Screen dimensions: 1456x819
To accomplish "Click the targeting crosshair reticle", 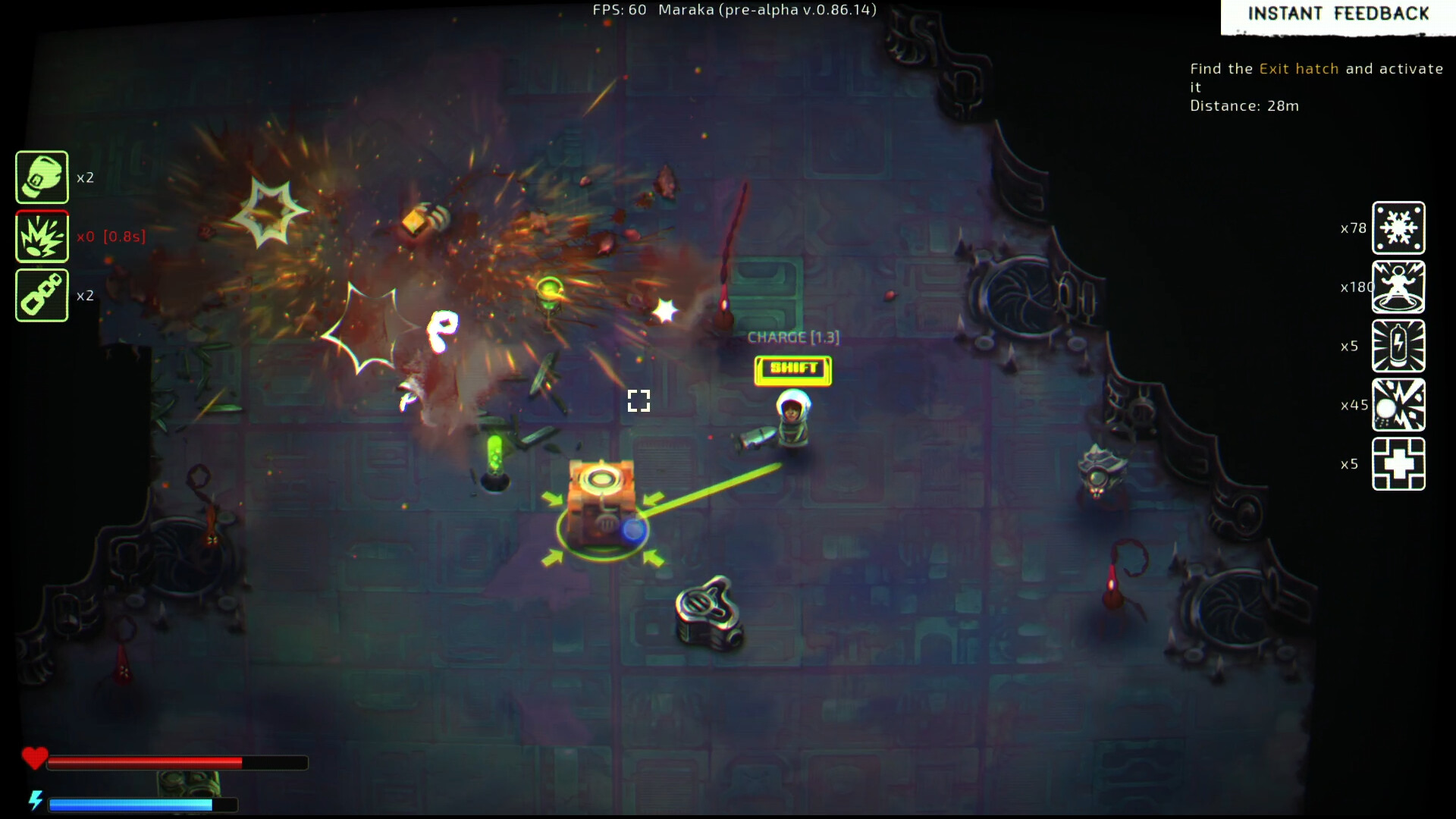I will click(639, 400).
